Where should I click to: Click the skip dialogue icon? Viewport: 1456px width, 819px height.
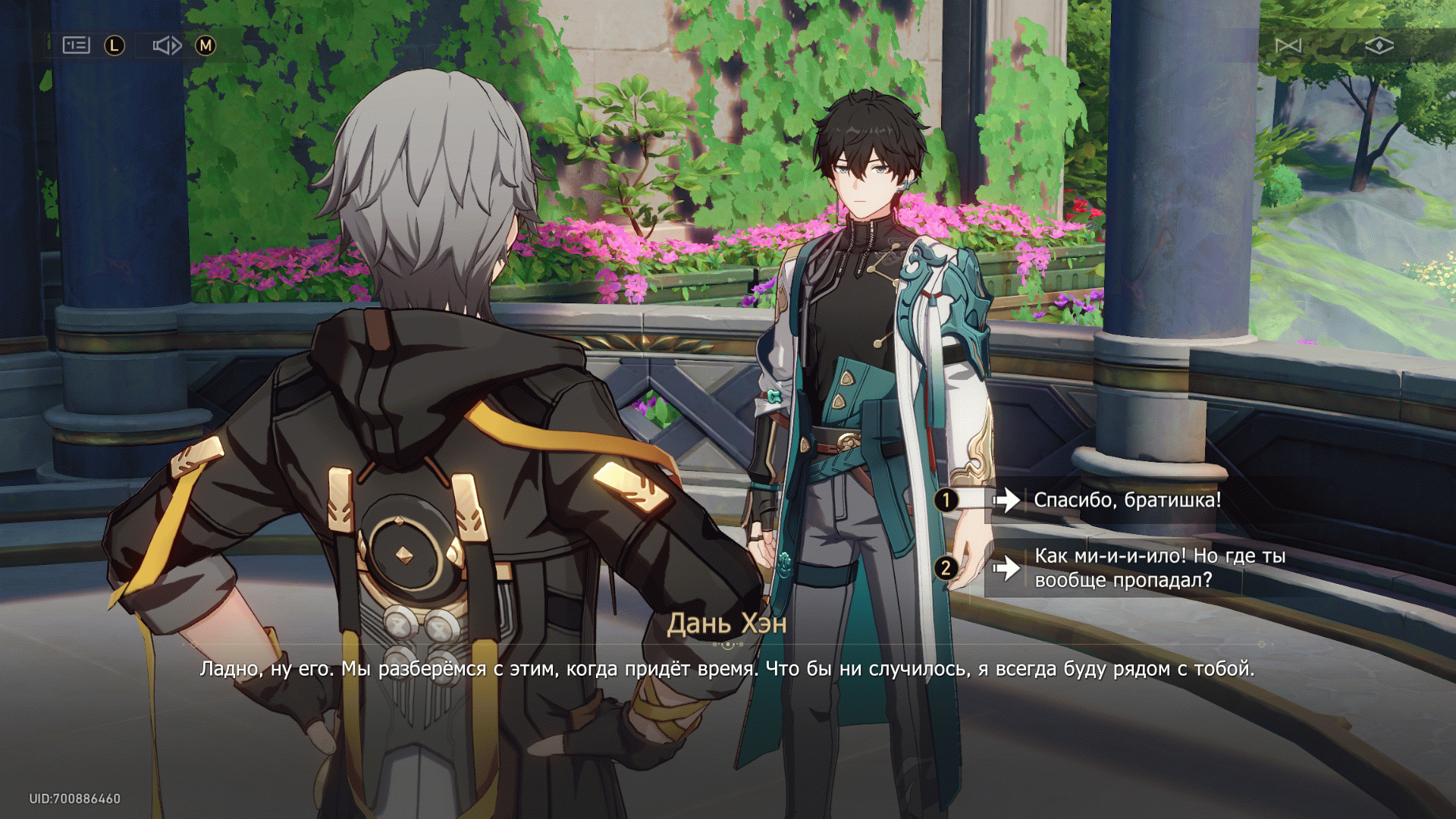pyautogui.click(x=1288, y=46)
